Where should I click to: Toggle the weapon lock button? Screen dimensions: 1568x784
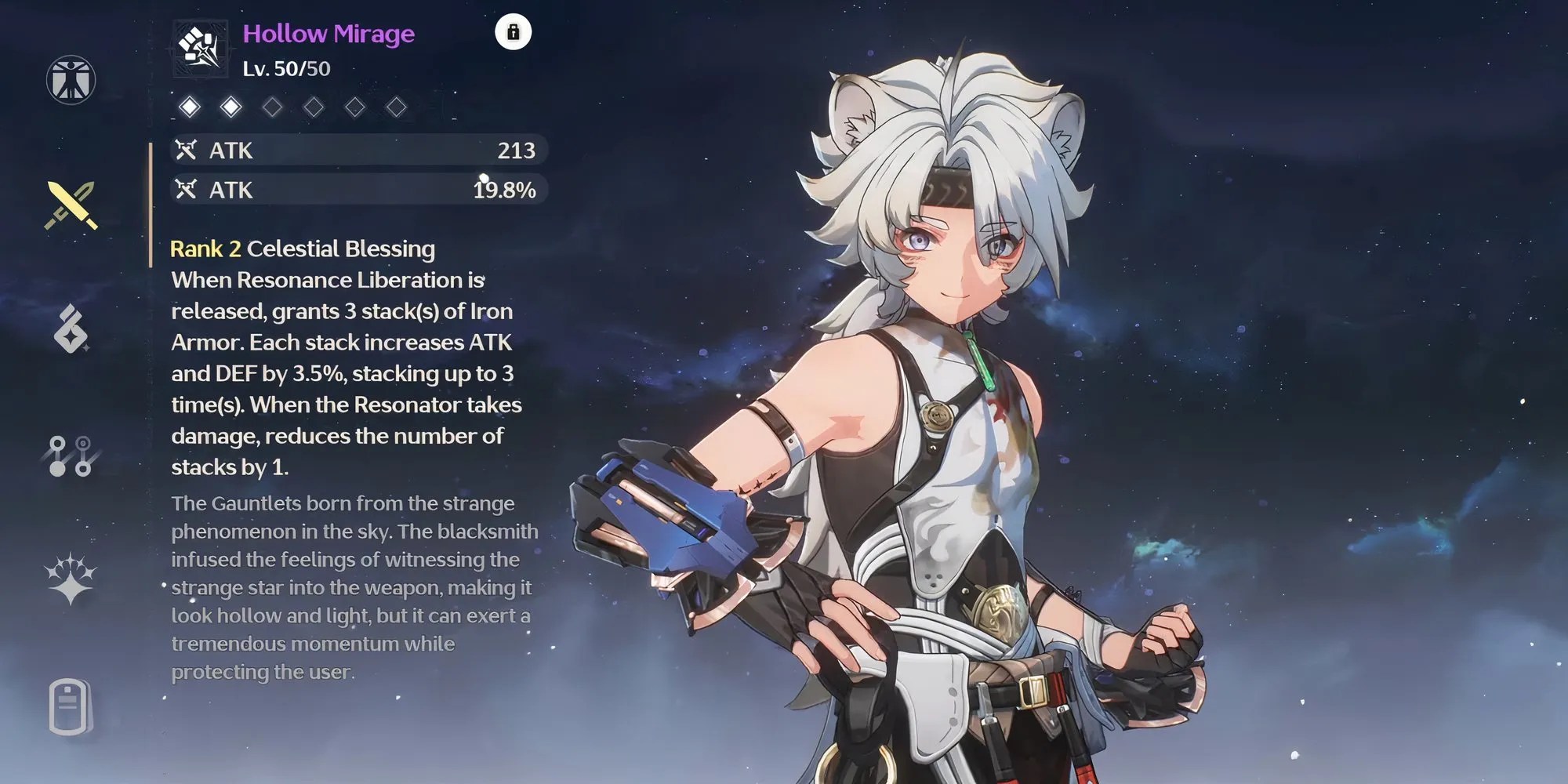tap(514, 32)
